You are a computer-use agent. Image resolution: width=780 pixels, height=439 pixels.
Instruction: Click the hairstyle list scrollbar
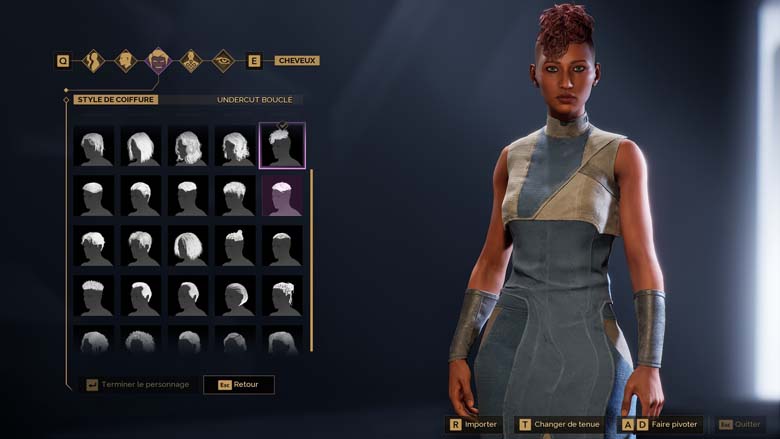coord(312,260)
